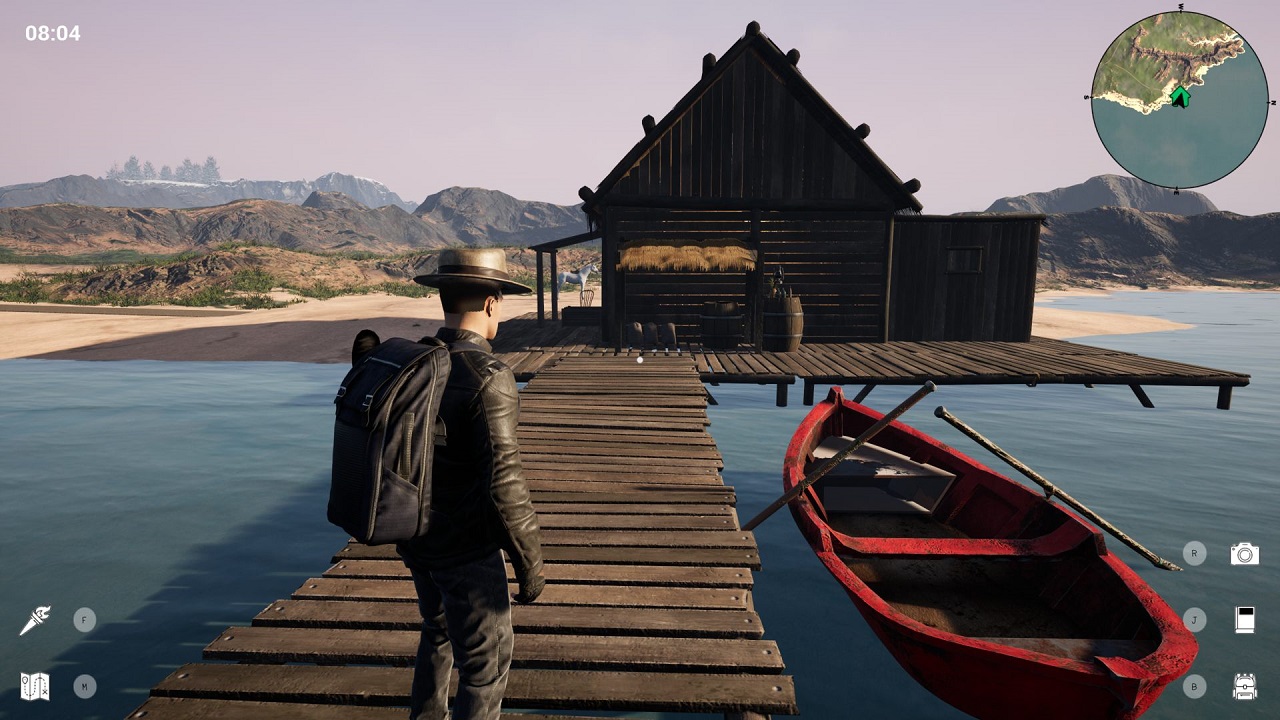The height and width of the screenshot is (720, 1280).
Task: Open the journal book icon
Action: (x=1244, y=620)
